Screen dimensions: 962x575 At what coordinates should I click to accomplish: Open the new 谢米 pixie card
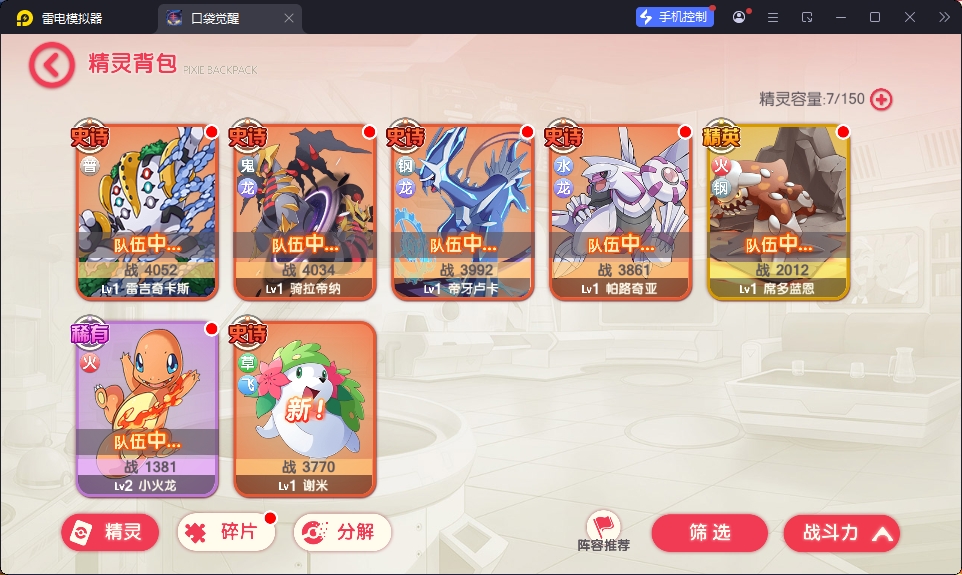click(304, 410)
